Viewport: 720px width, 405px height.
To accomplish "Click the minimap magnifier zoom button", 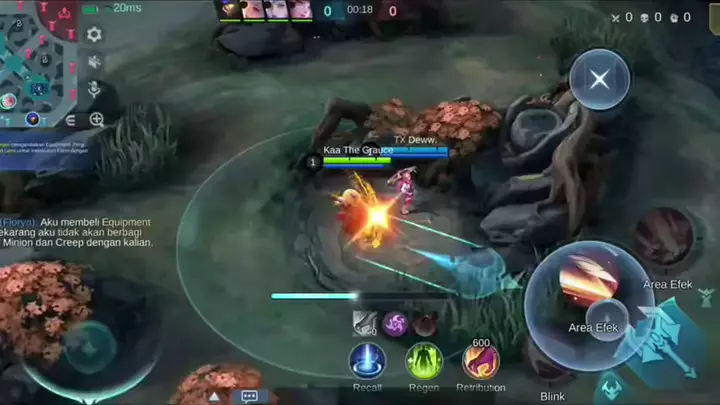I will [96, 119].
